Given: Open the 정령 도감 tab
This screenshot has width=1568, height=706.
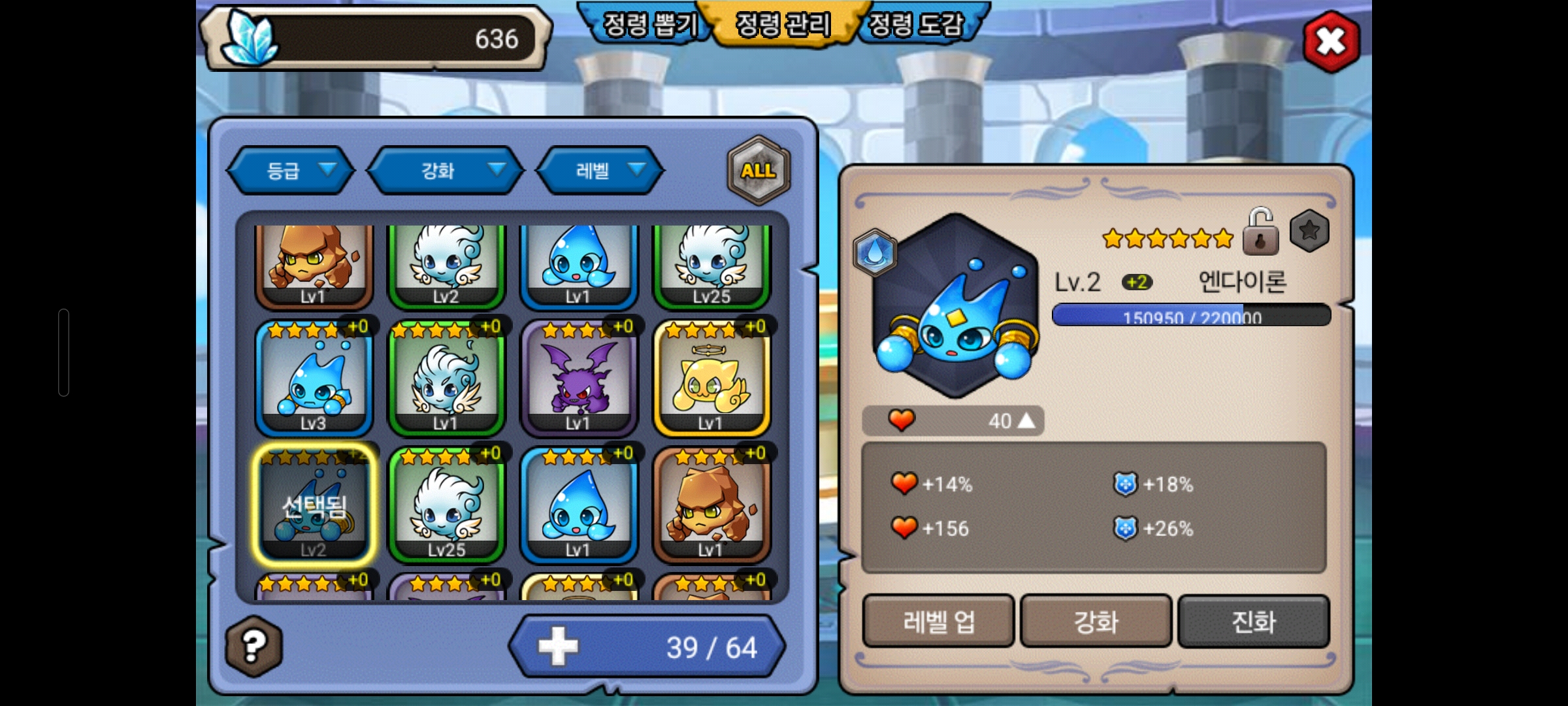Looking at the screenshot, I should click(916, 25).
